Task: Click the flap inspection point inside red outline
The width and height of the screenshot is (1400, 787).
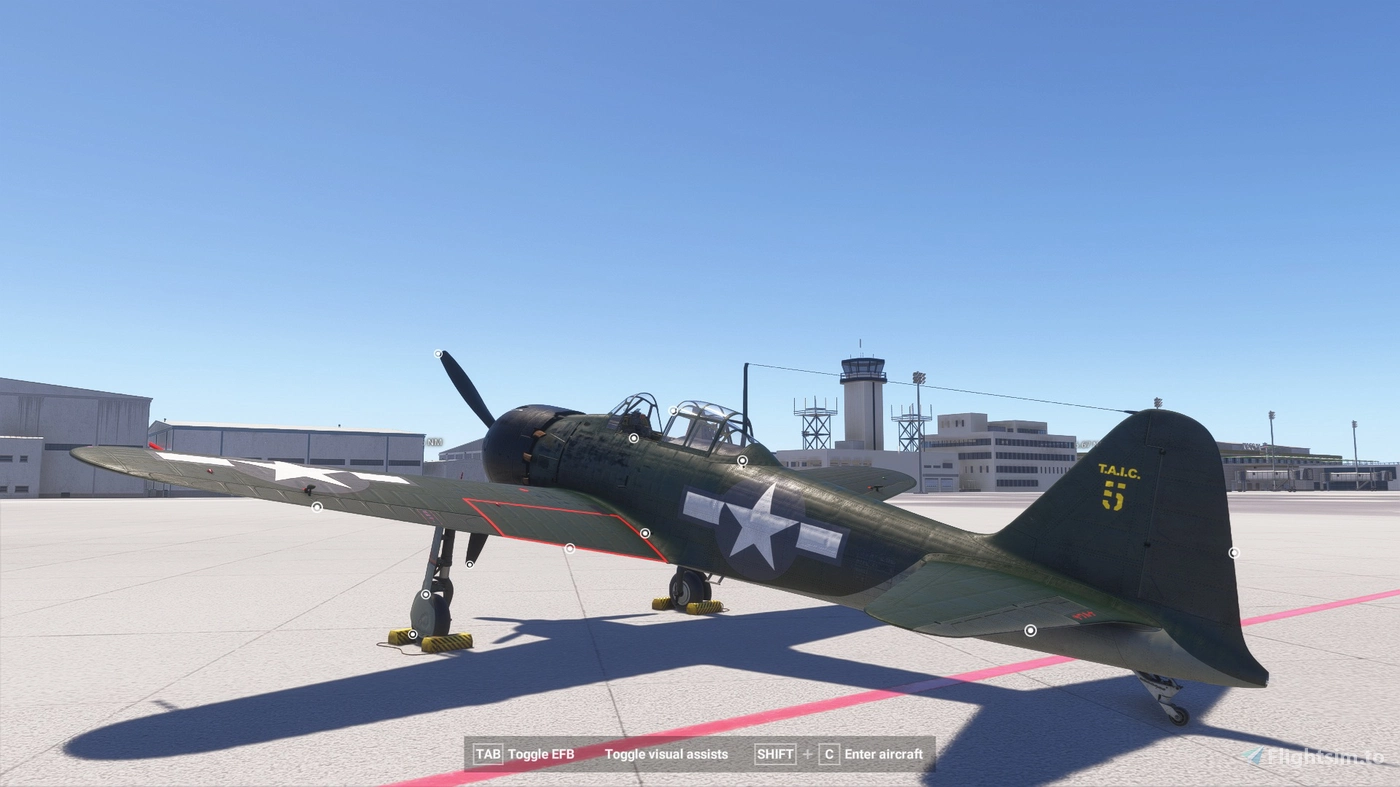Action: tap(569, 547)
